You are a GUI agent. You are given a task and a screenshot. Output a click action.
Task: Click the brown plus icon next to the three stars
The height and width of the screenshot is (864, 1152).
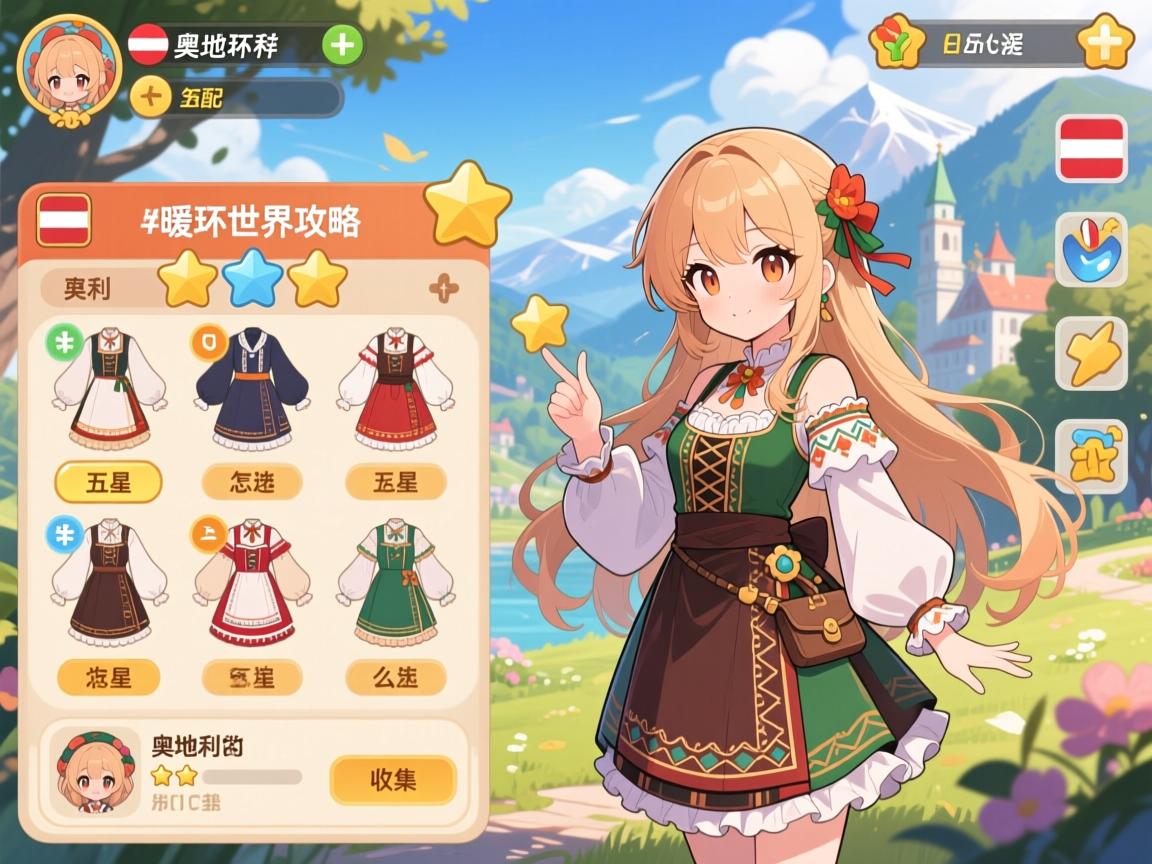[443, 290]
